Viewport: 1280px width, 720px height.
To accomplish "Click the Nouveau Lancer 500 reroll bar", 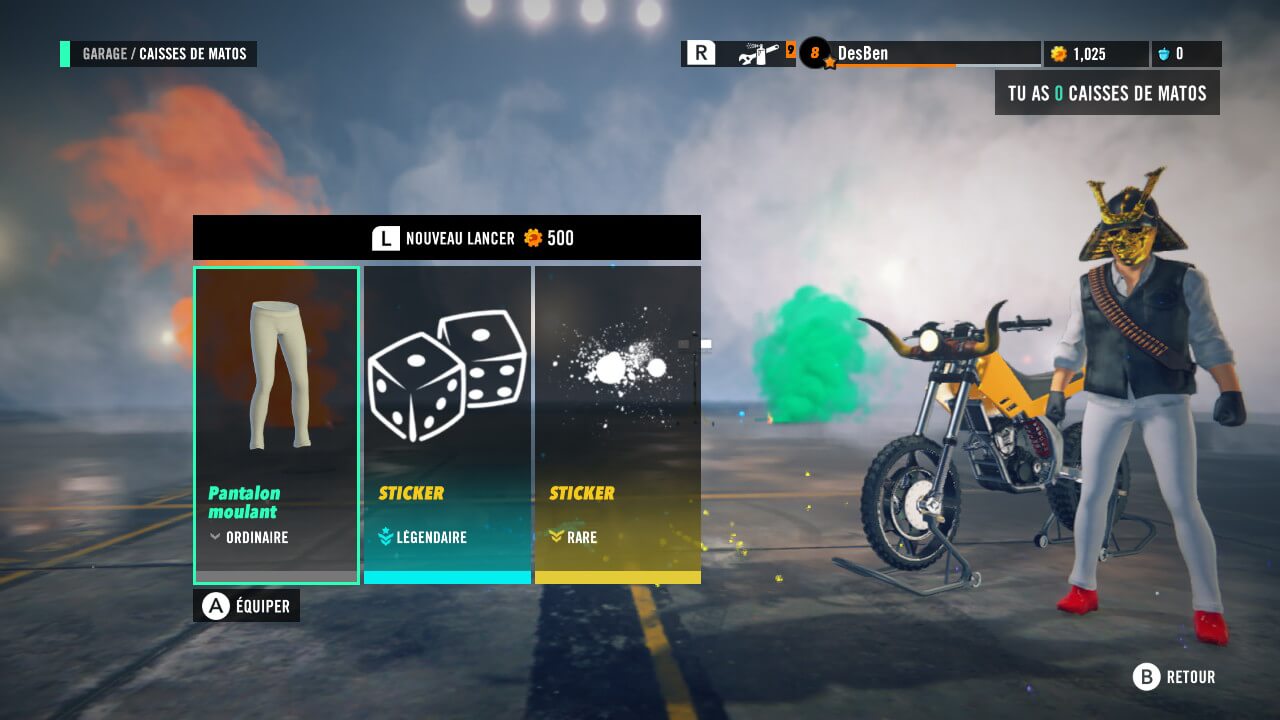I will click(x=446, y=238).
